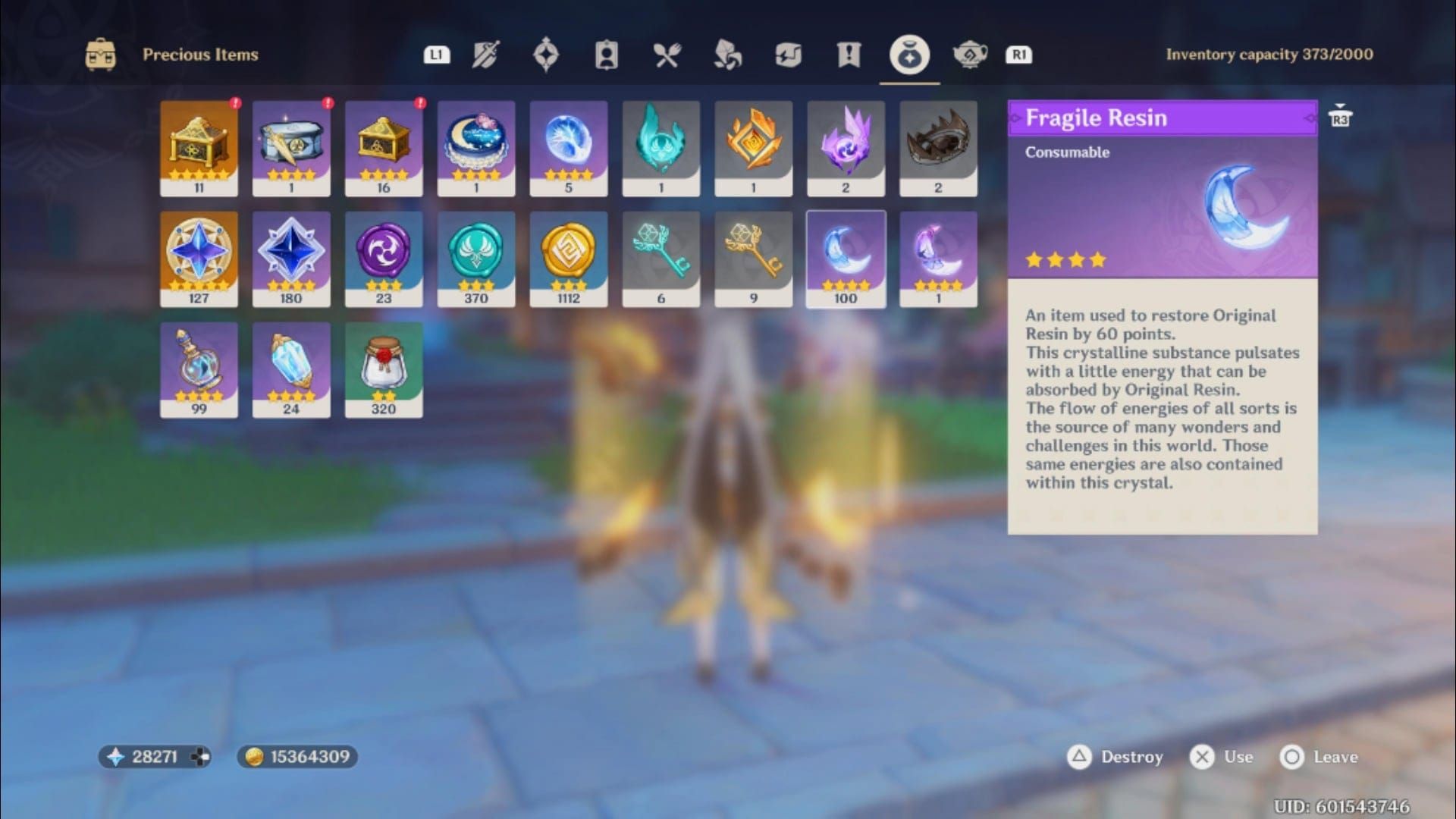
Task: Click the Use button
Action: pyautogui.click(x=1204, y=757)
